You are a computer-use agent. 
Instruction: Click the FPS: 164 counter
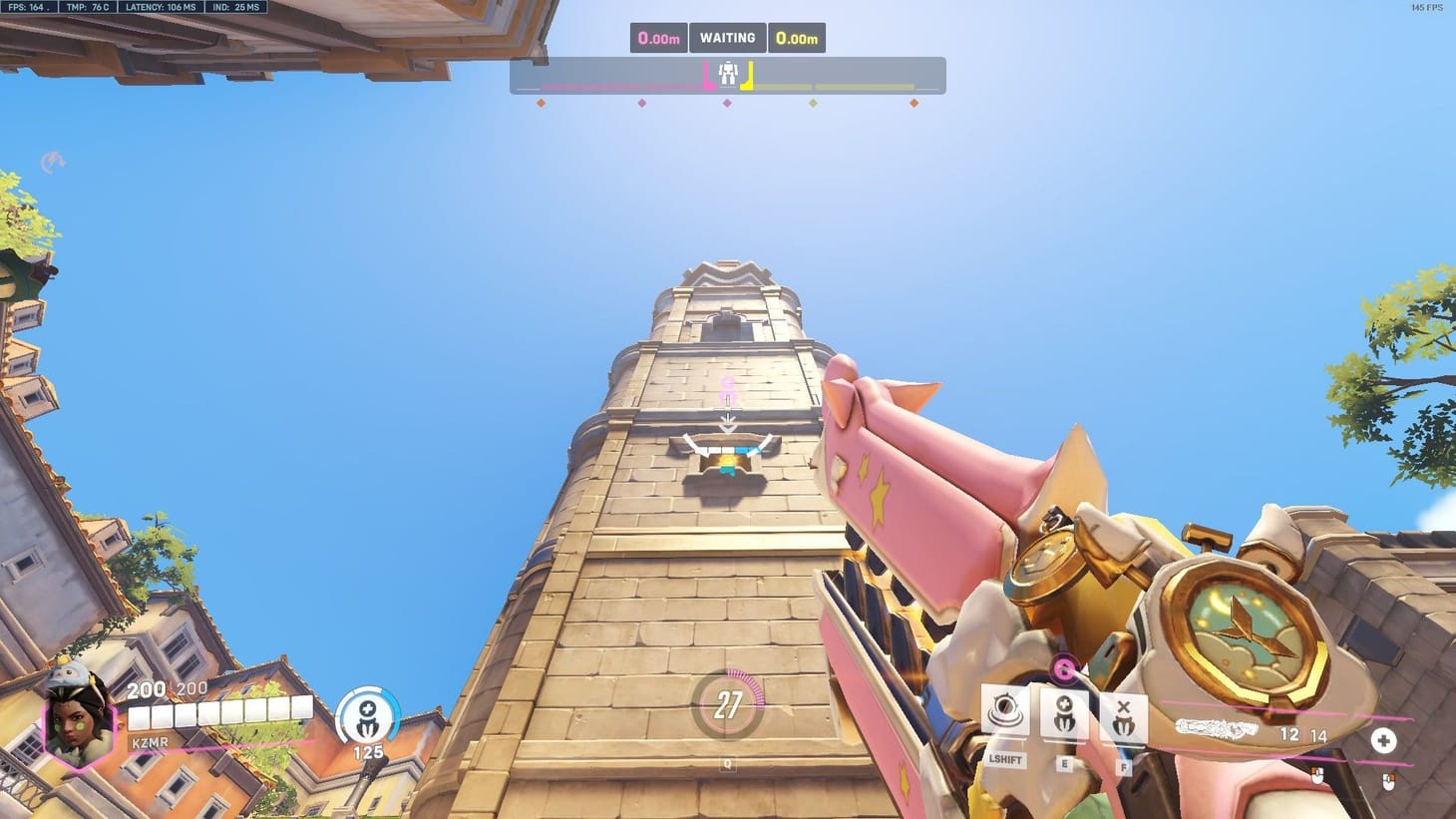coord(28,7)
